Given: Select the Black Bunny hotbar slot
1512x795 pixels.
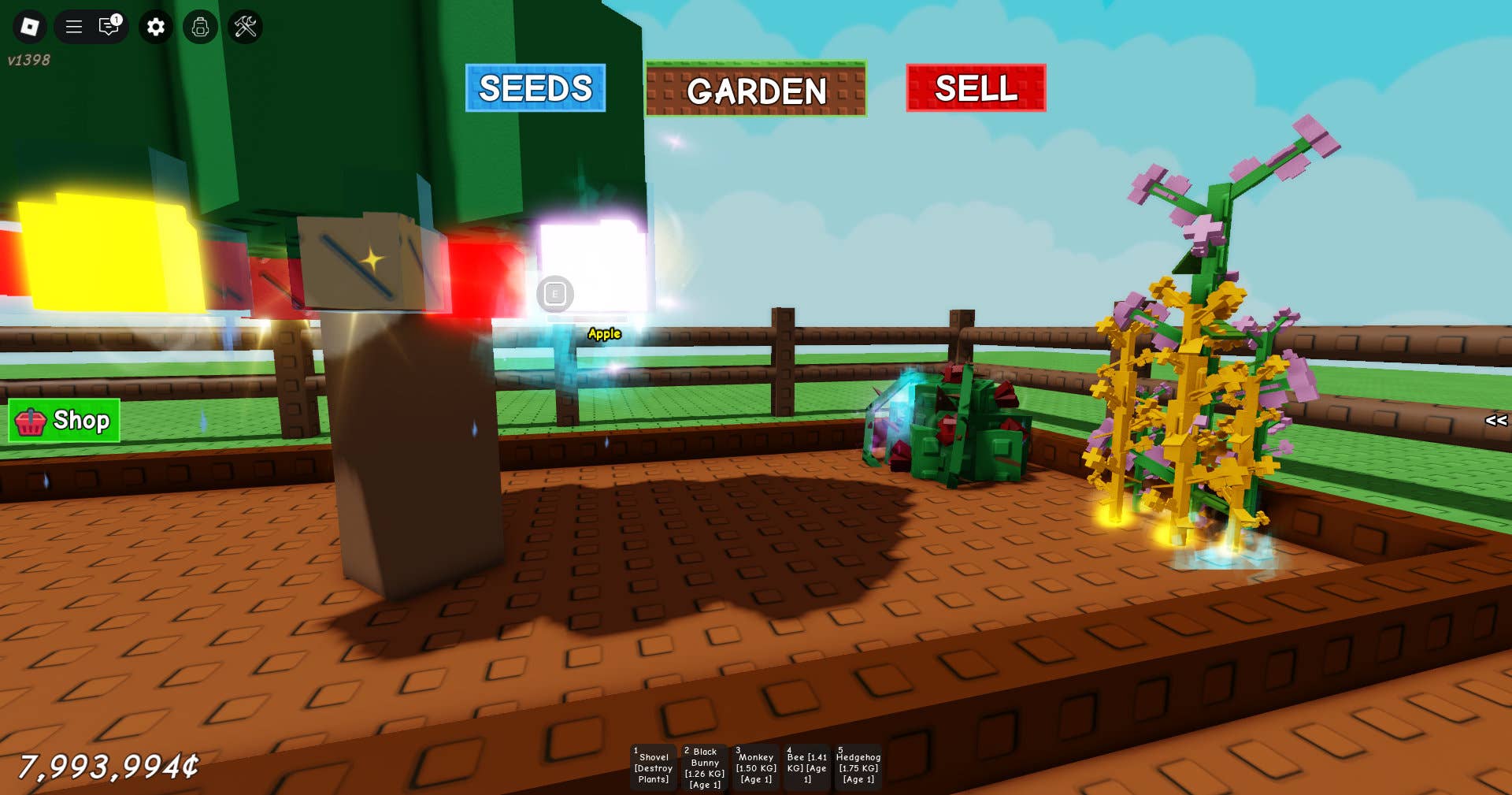Looking at the screenshot, I should (705, 767).
